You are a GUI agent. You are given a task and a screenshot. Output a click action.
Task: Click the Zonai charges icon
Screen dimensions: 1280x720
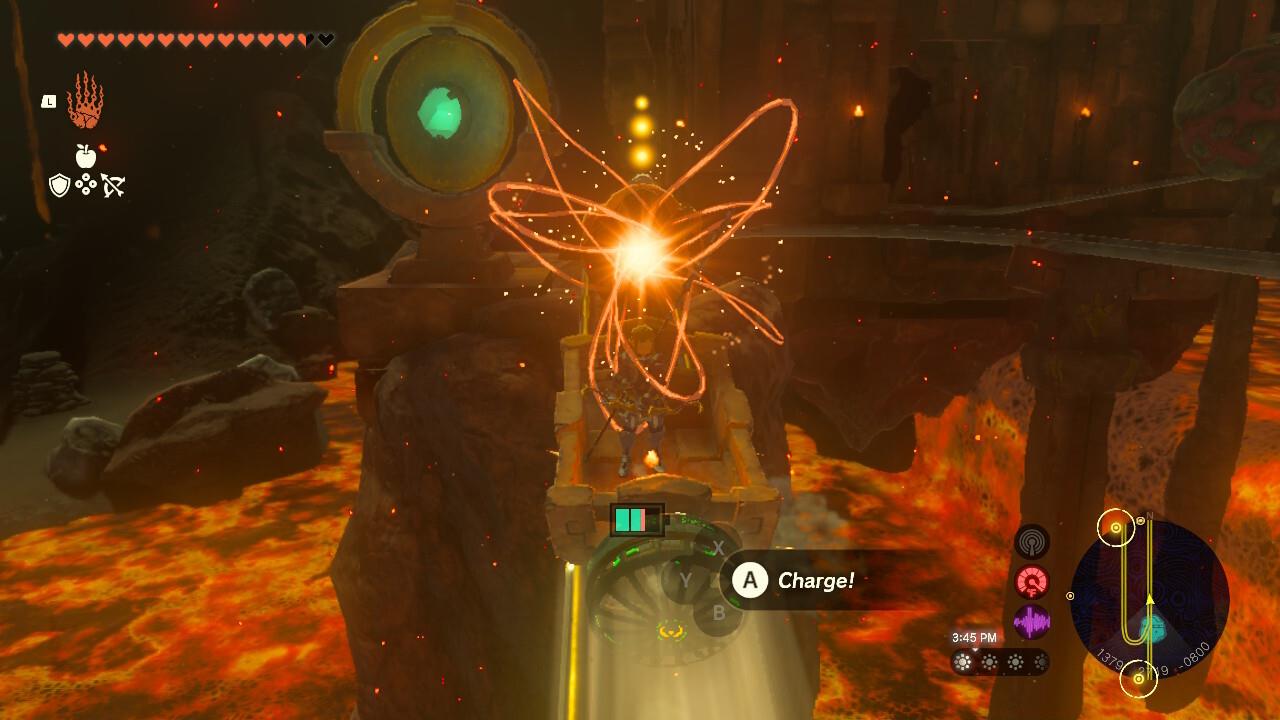click(x=86, y=184)
